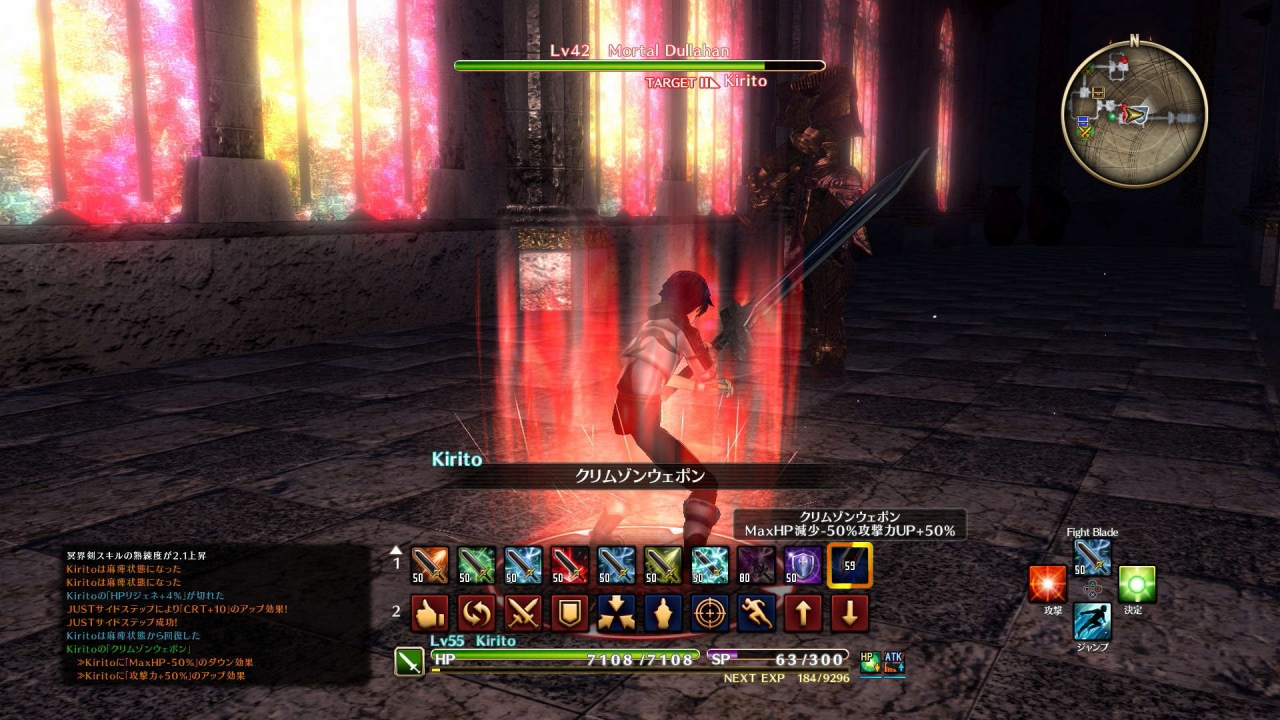Screen dimensions: 1280x720
Task: Click the thumbs-up praise command
Action: [430, 613]
